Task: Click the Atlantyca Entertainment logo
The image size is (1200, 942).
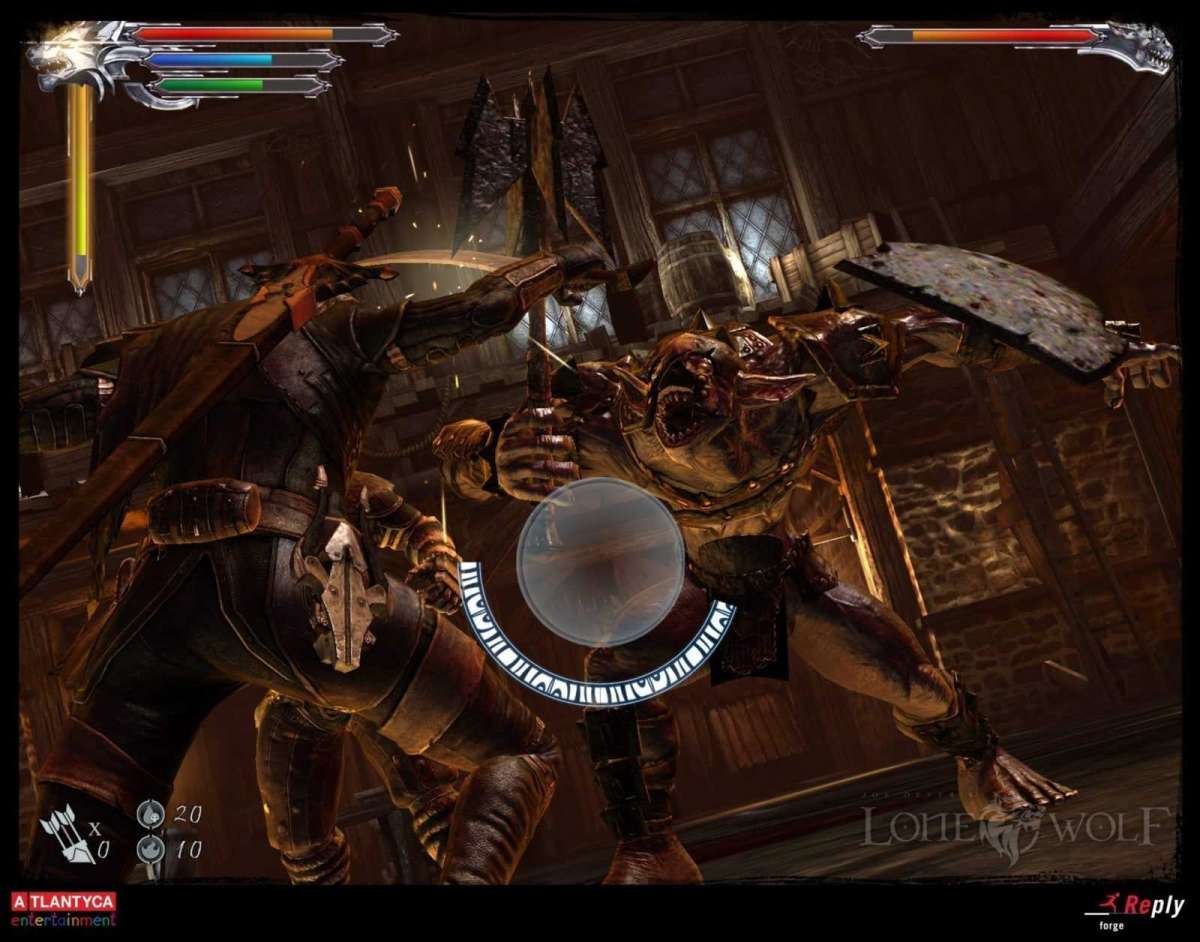Action: [x=63, y=909]
